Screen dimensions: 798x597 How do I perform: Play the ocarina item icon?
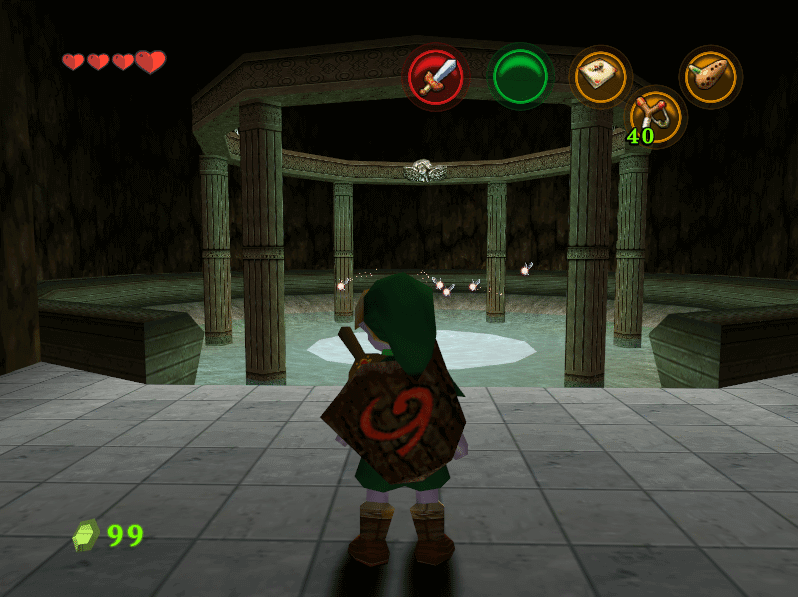tap(711, 77)
